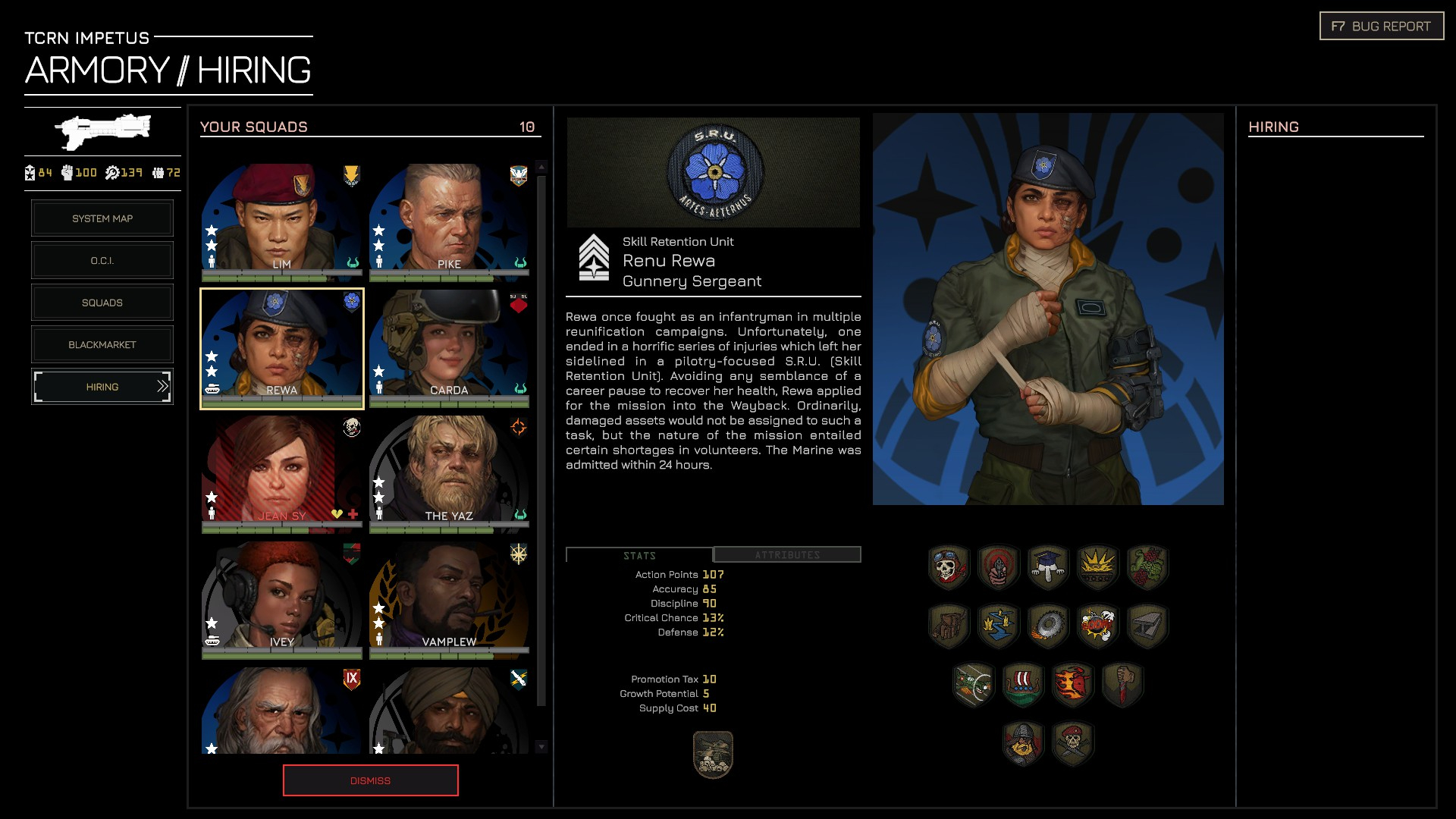The width and height of the screenshot is (1456, 819).
Task: Select The Yaz portrait card
Action: 449,472
